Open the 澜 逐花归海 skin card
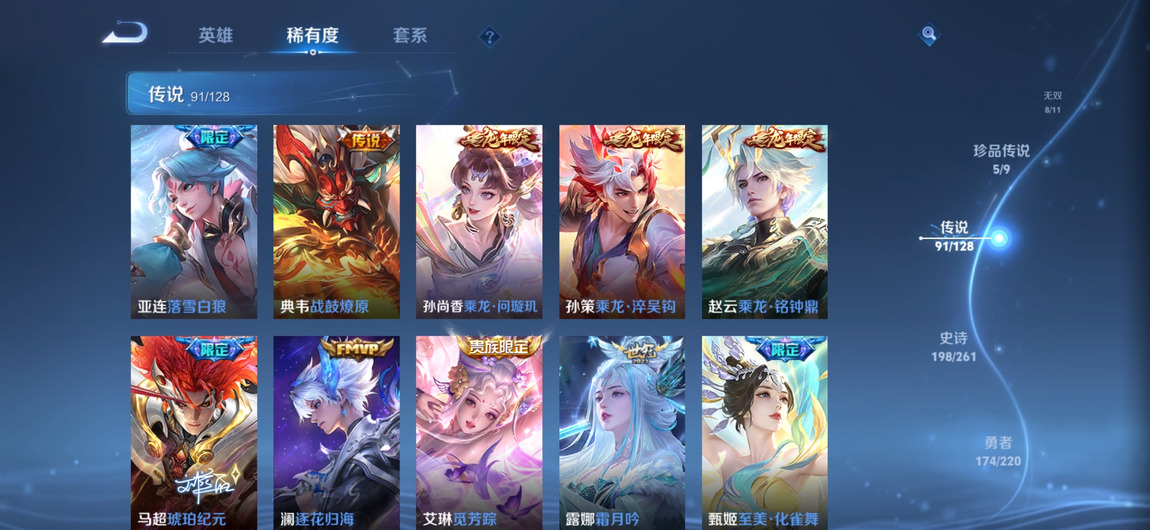The image size is (1150, 530). [337, 432]
